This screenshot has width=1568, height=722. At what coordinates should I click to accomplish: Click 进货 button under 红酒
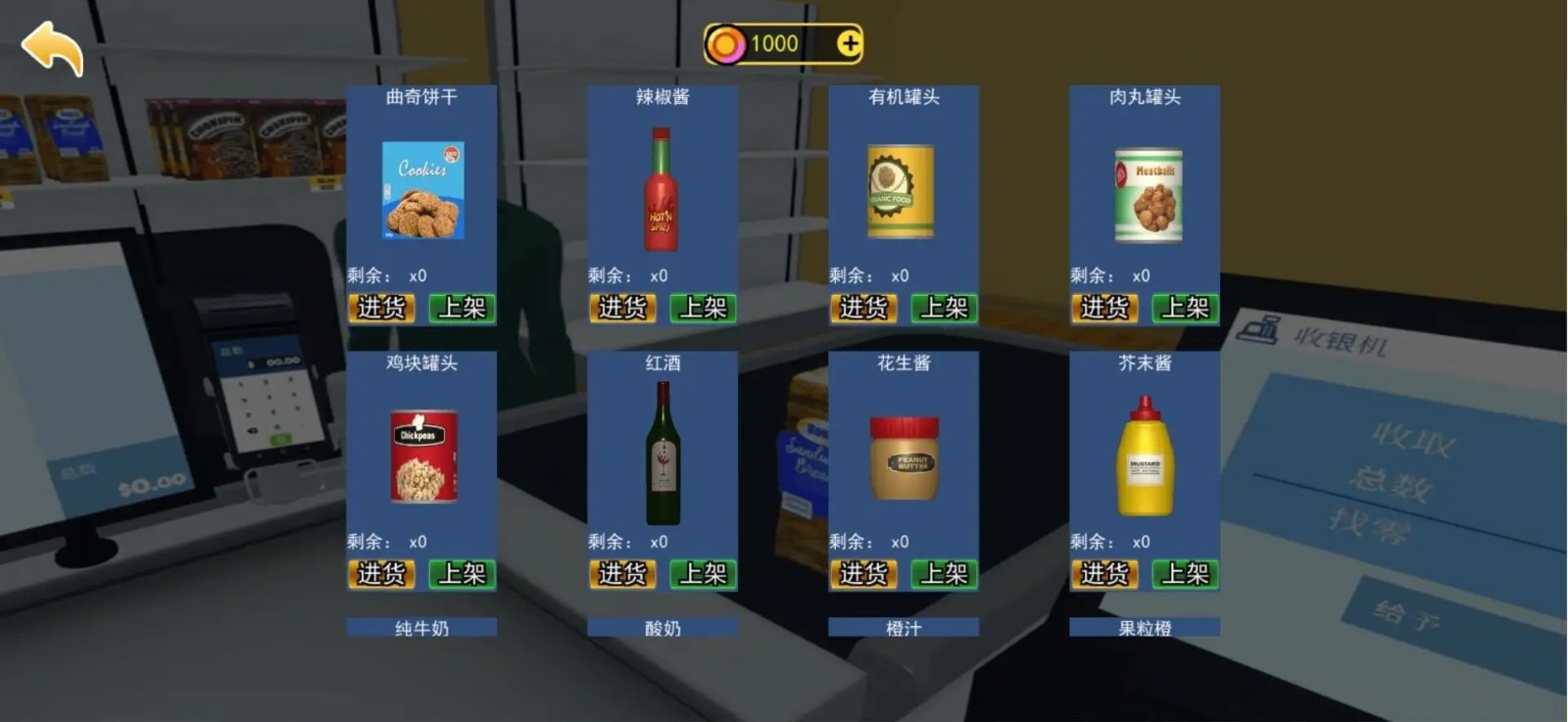(x=622, y=574)
